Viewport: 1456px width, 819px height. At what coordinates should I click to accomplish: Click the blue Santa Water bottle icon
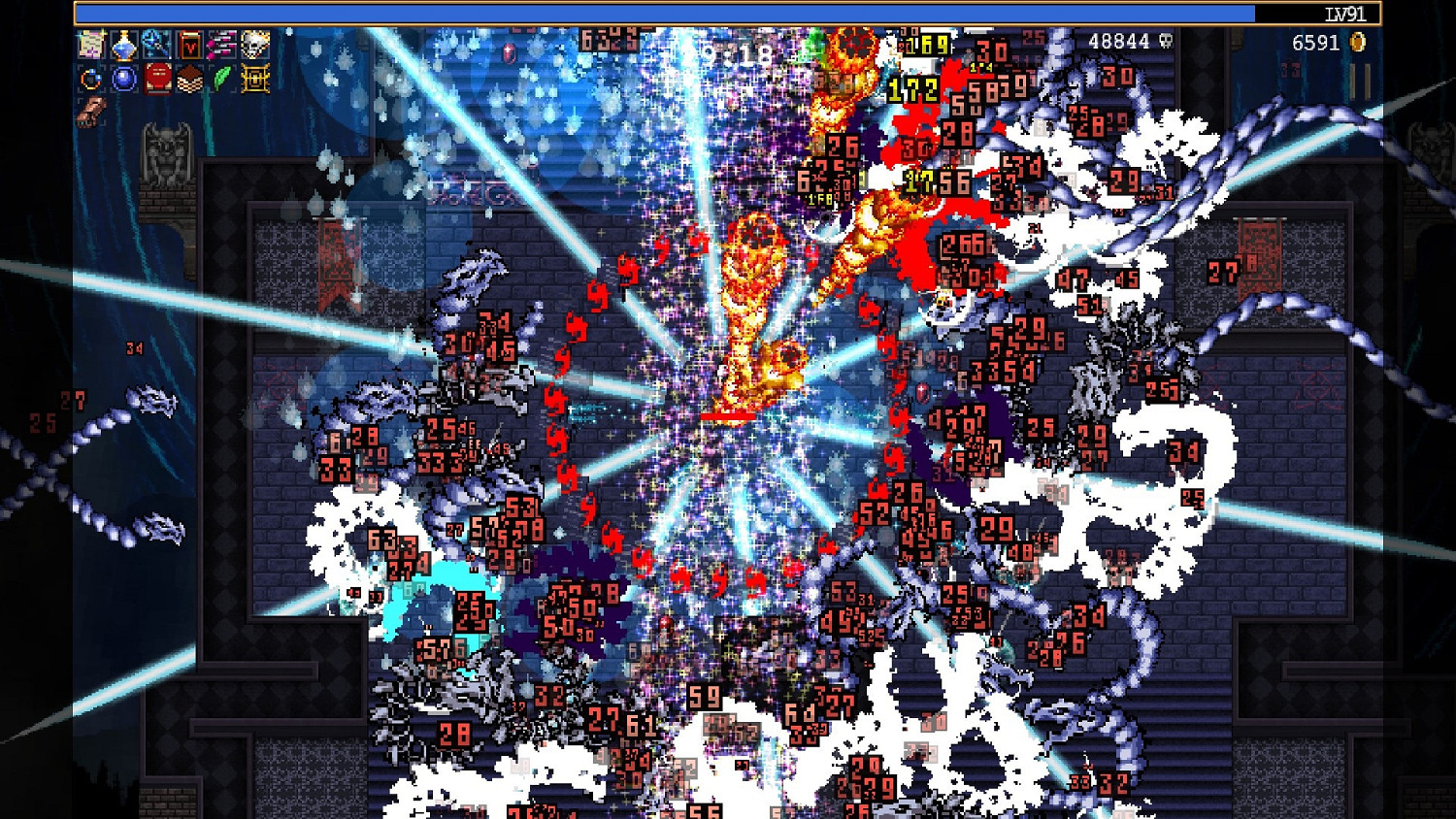(x=123, y=44)
